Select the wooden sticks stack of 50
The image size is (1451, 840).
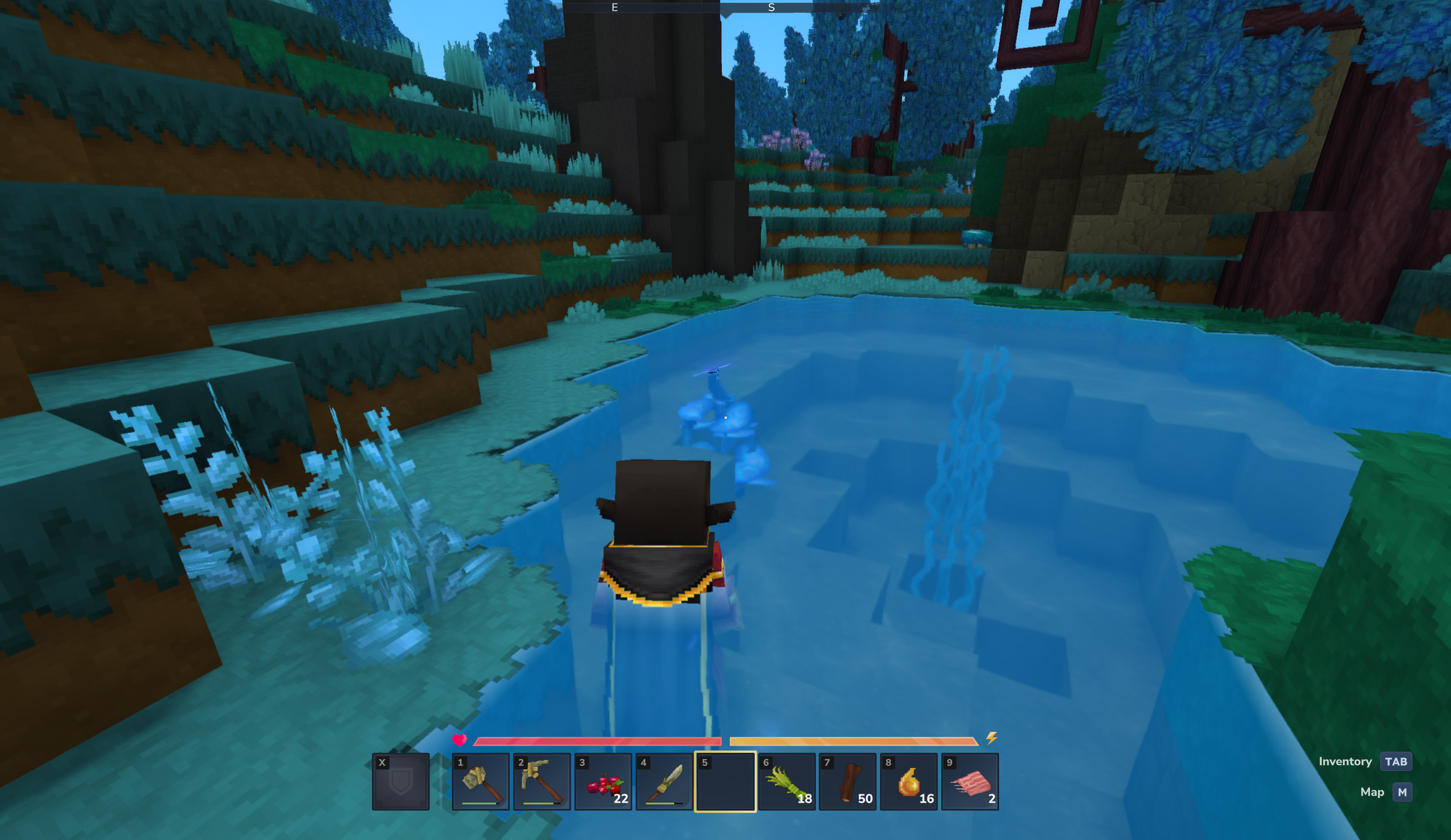847,782
